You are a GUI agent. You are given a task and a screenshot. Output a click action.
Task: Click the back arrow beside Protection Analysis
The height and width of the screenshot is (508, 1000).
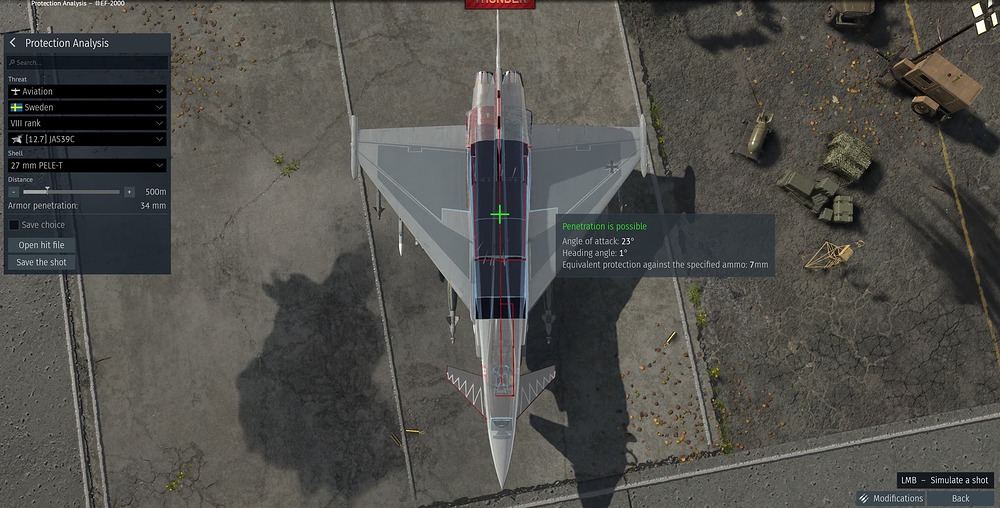pos(13,43)
